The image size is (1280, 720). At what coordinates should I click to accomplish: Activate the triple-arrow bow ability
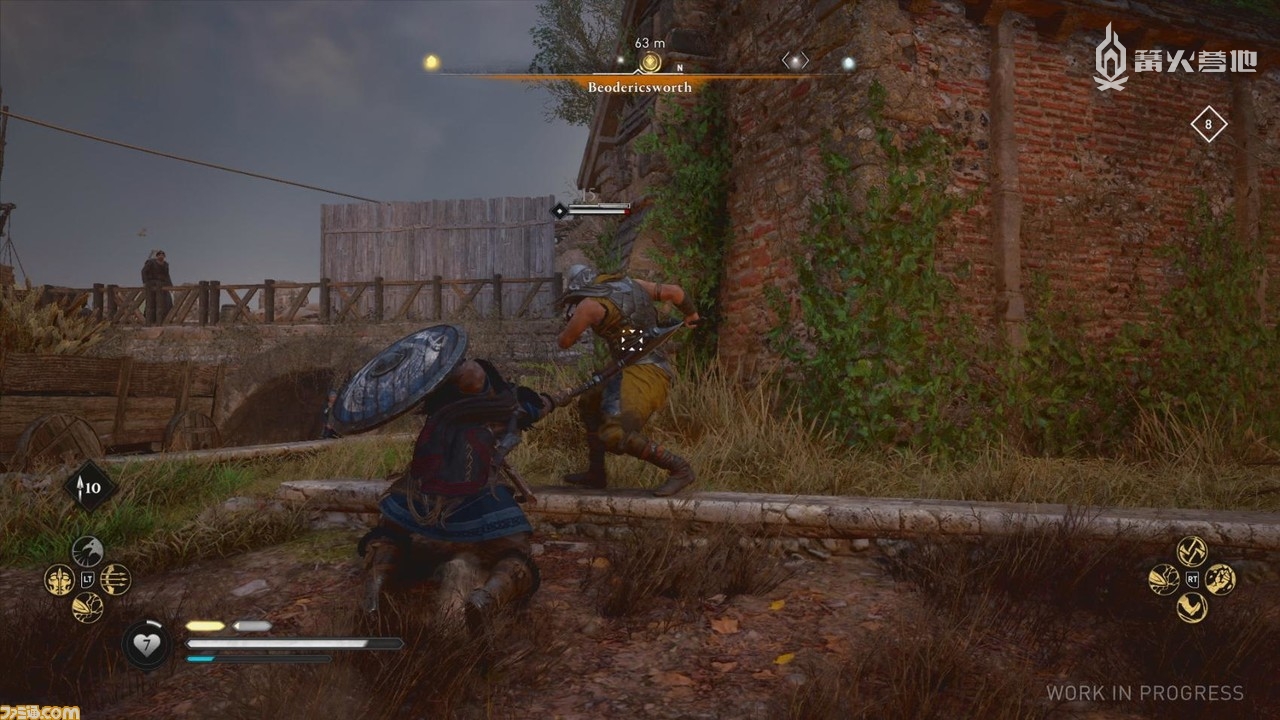pos(115,579)
